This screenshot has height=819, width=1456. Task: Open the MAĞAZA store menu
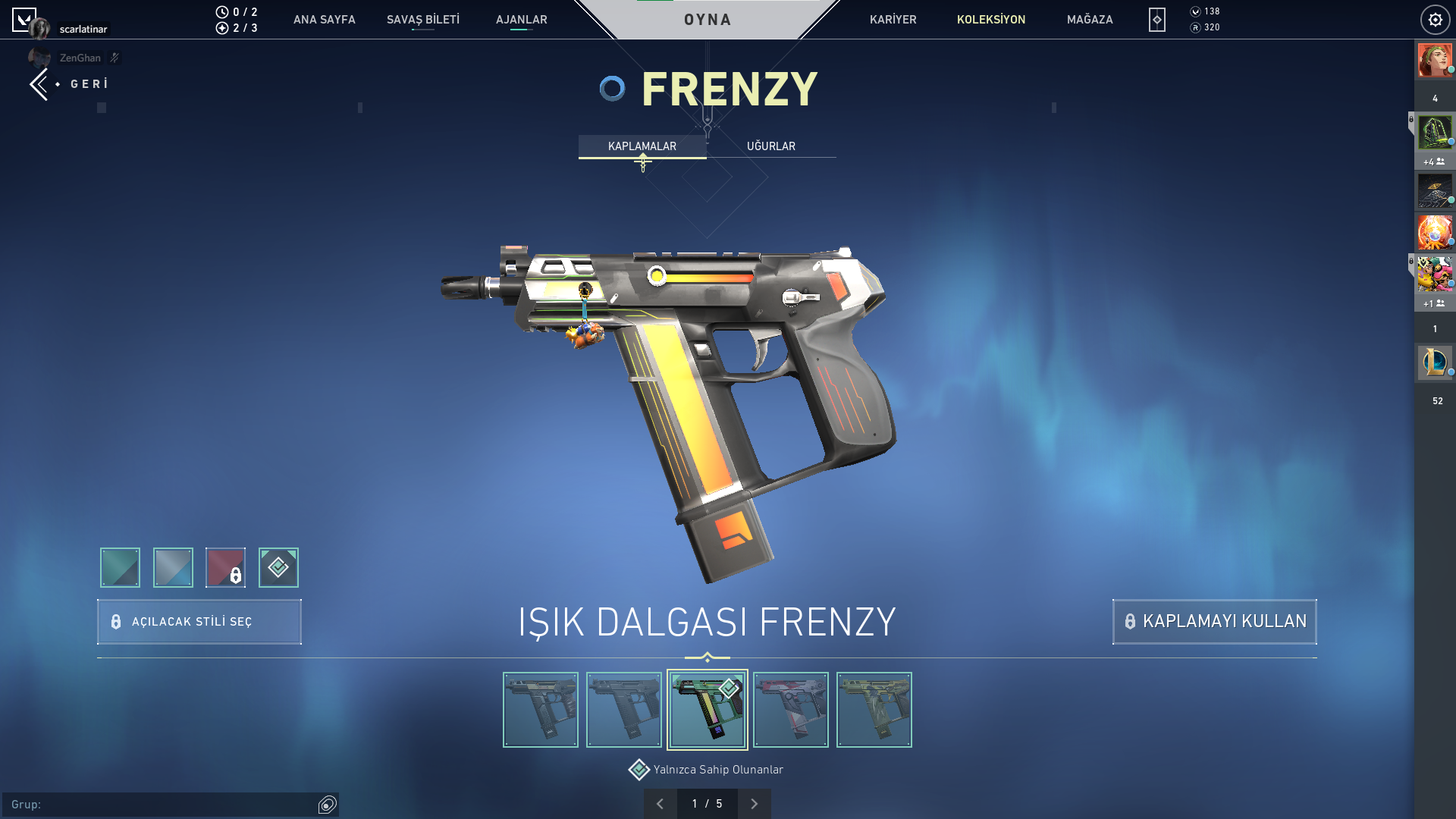[x=1089, y=20]
